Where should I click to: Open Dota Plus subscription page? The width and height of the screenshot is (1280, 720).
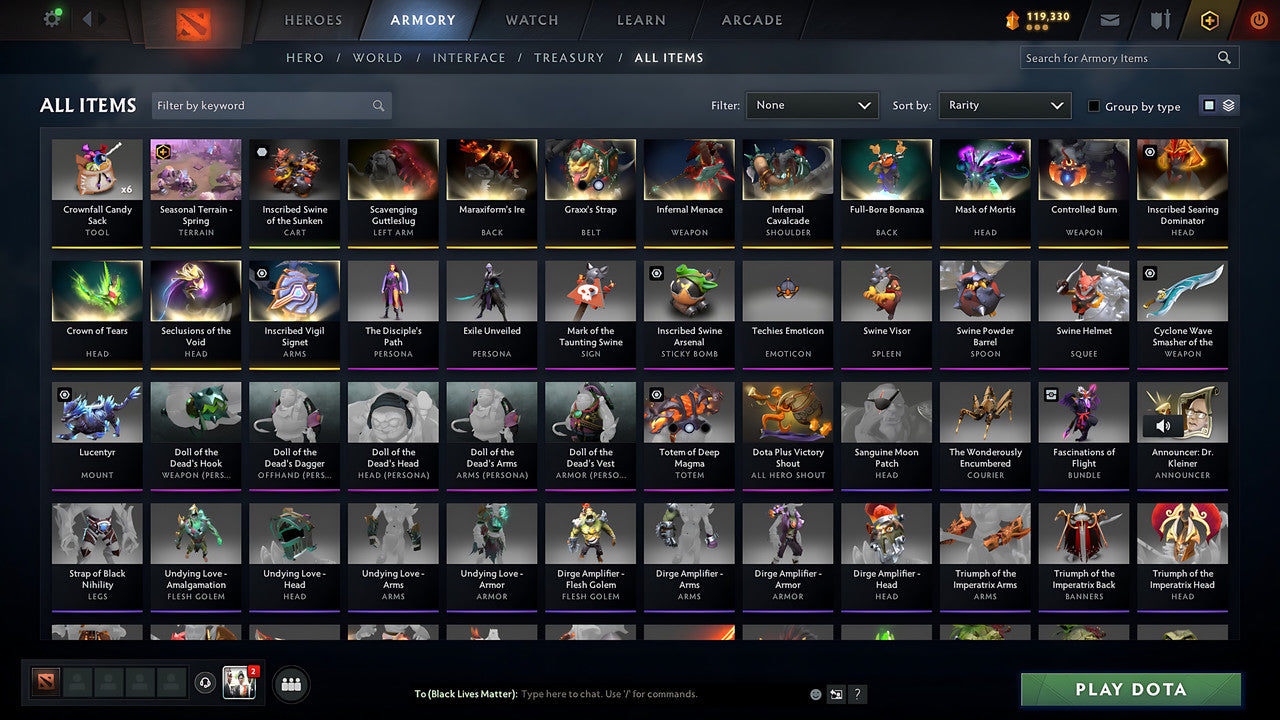[1209, 19]
